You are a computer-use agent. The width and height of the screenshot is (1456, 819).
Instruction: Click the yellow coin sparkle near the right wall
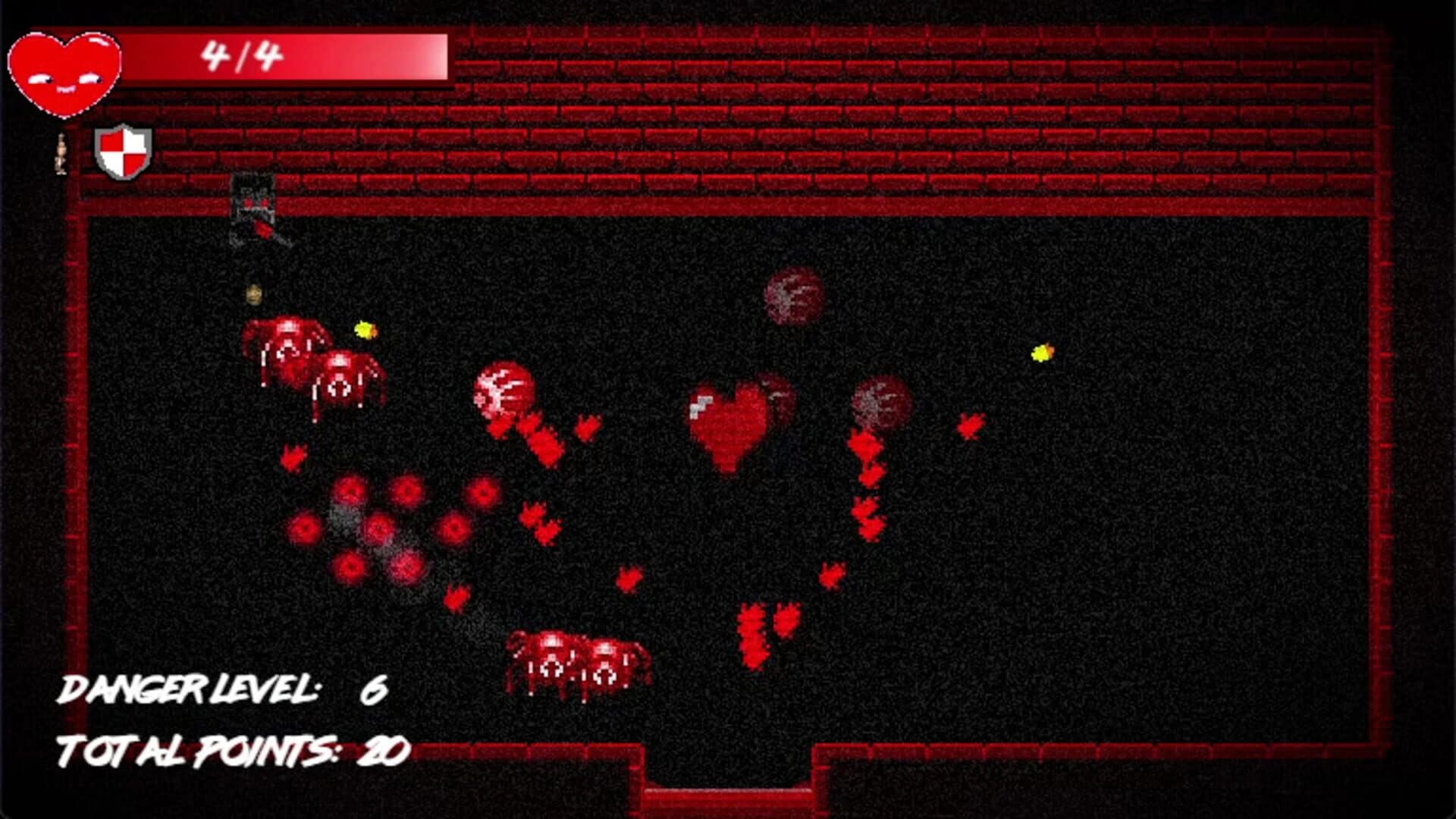click(x=1043, y=353)
